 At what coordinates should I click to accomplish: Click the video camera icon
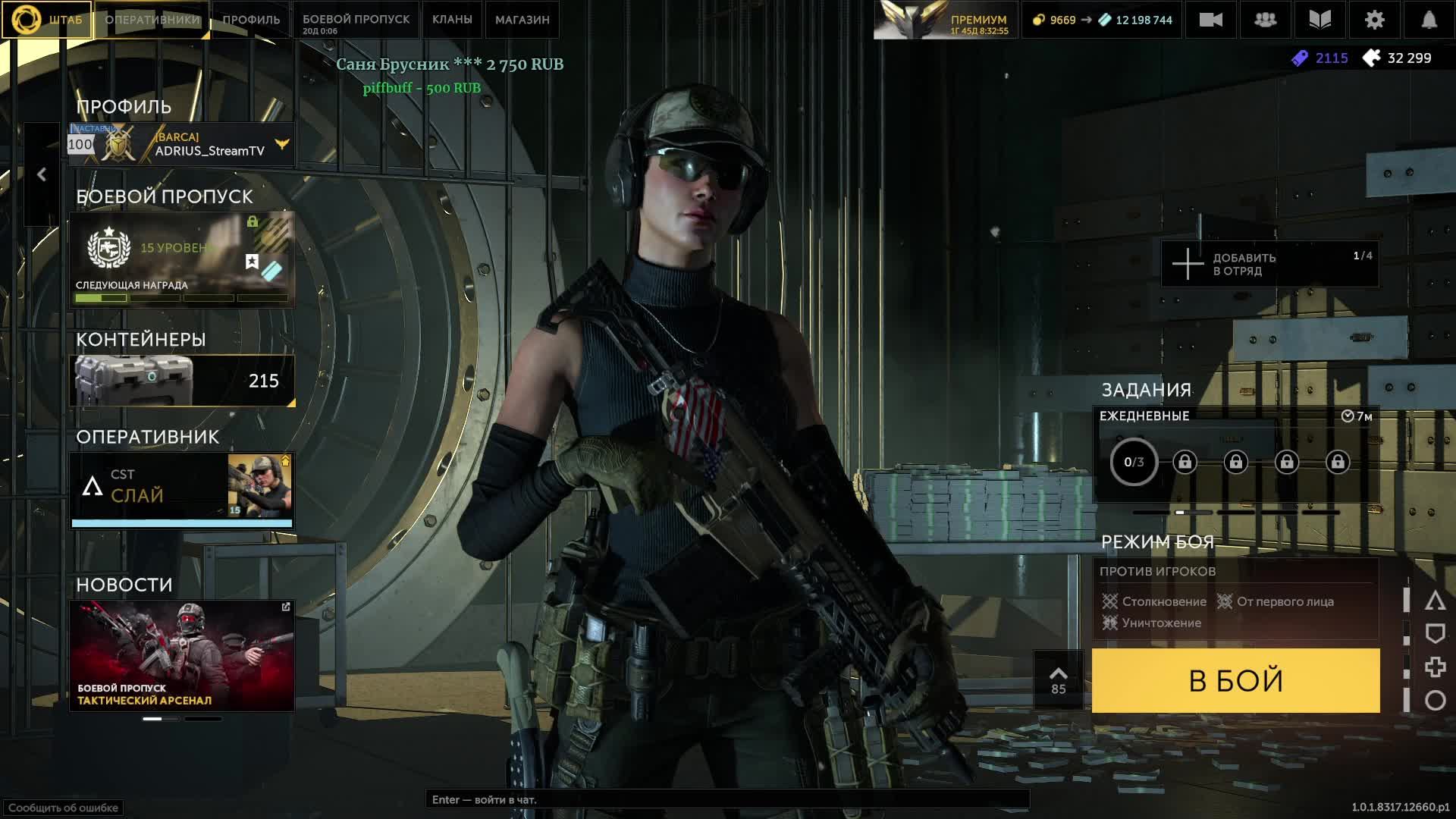[1210, 20]
